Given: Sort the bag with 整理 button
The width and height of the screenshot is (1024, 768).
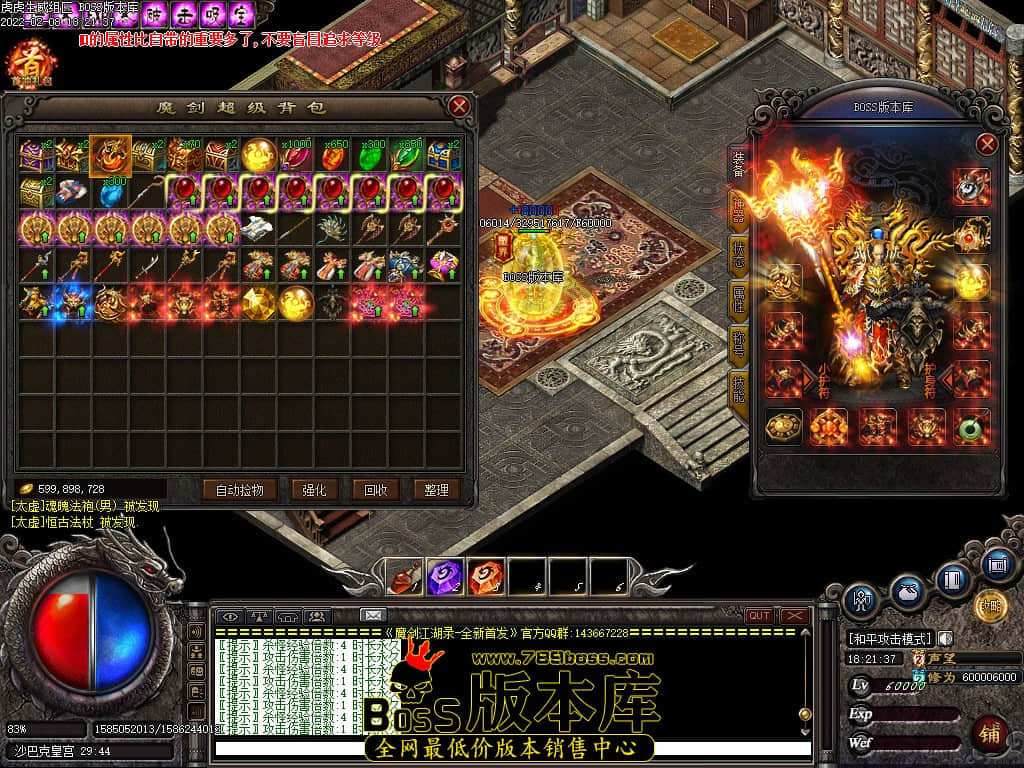Looking at the screenshot, I should click(x=436, y=489).
